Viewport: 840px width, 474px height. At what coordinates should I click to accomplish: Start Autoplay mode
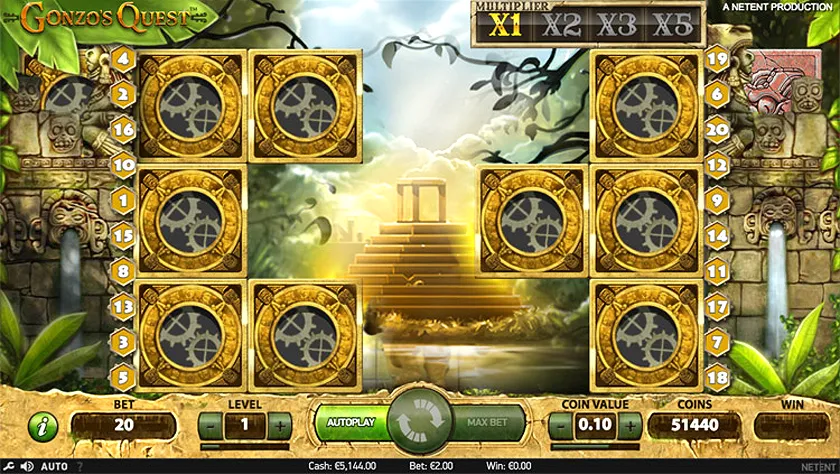[350, 422]
